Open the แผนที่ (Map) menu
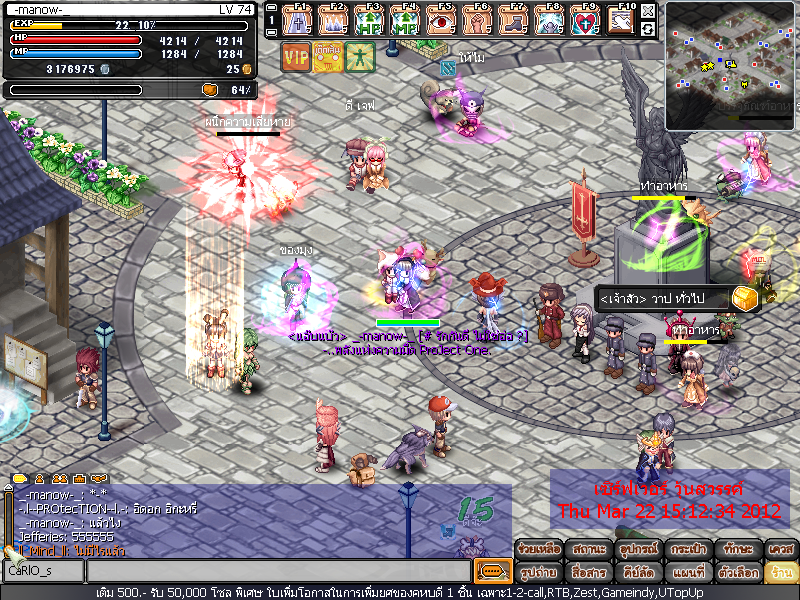The image size is (800, 600). [x=685, y=572]
